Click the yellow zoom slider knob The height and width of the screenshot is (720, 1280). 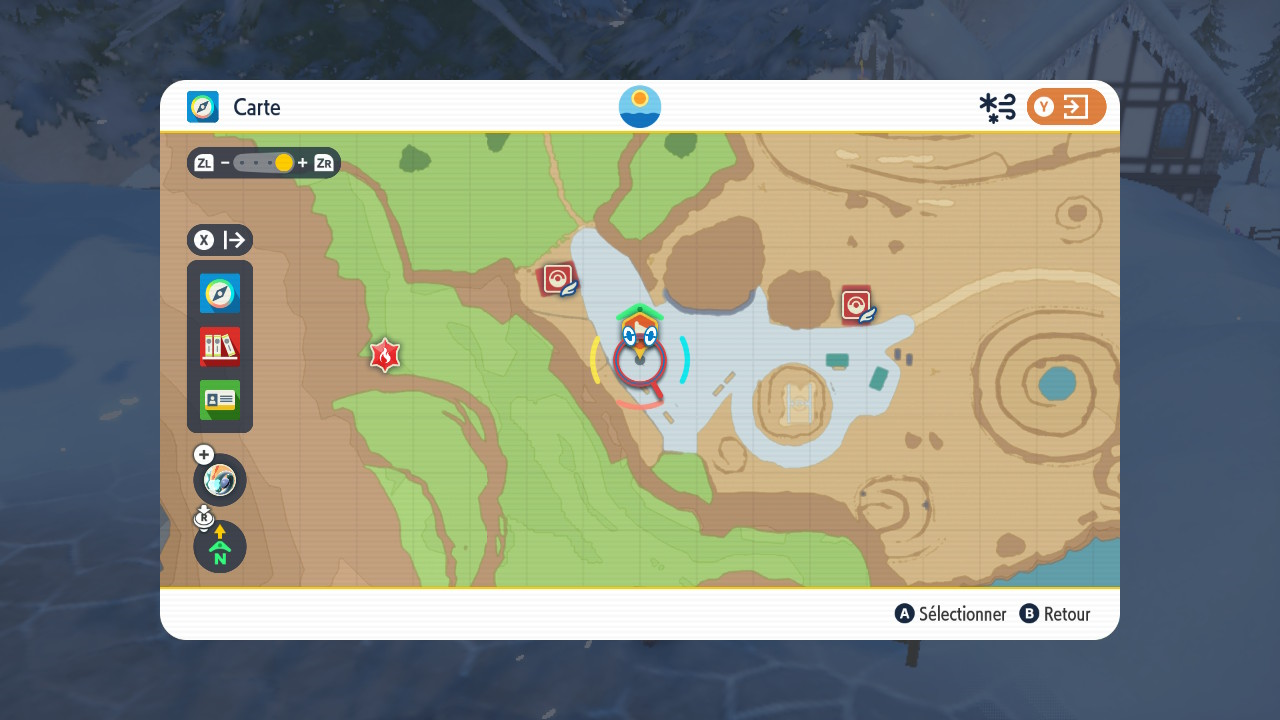point(284,163)
